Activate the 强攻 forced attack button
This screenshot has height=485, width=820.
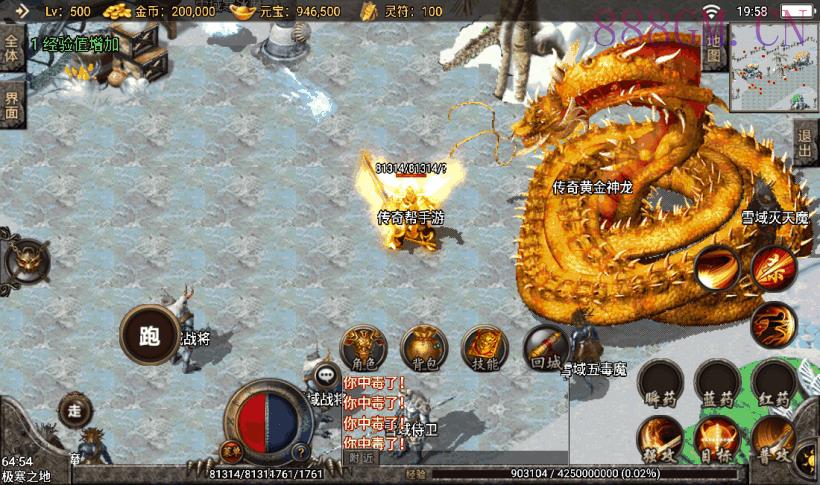pyautogui.click(x=661, y=438)
